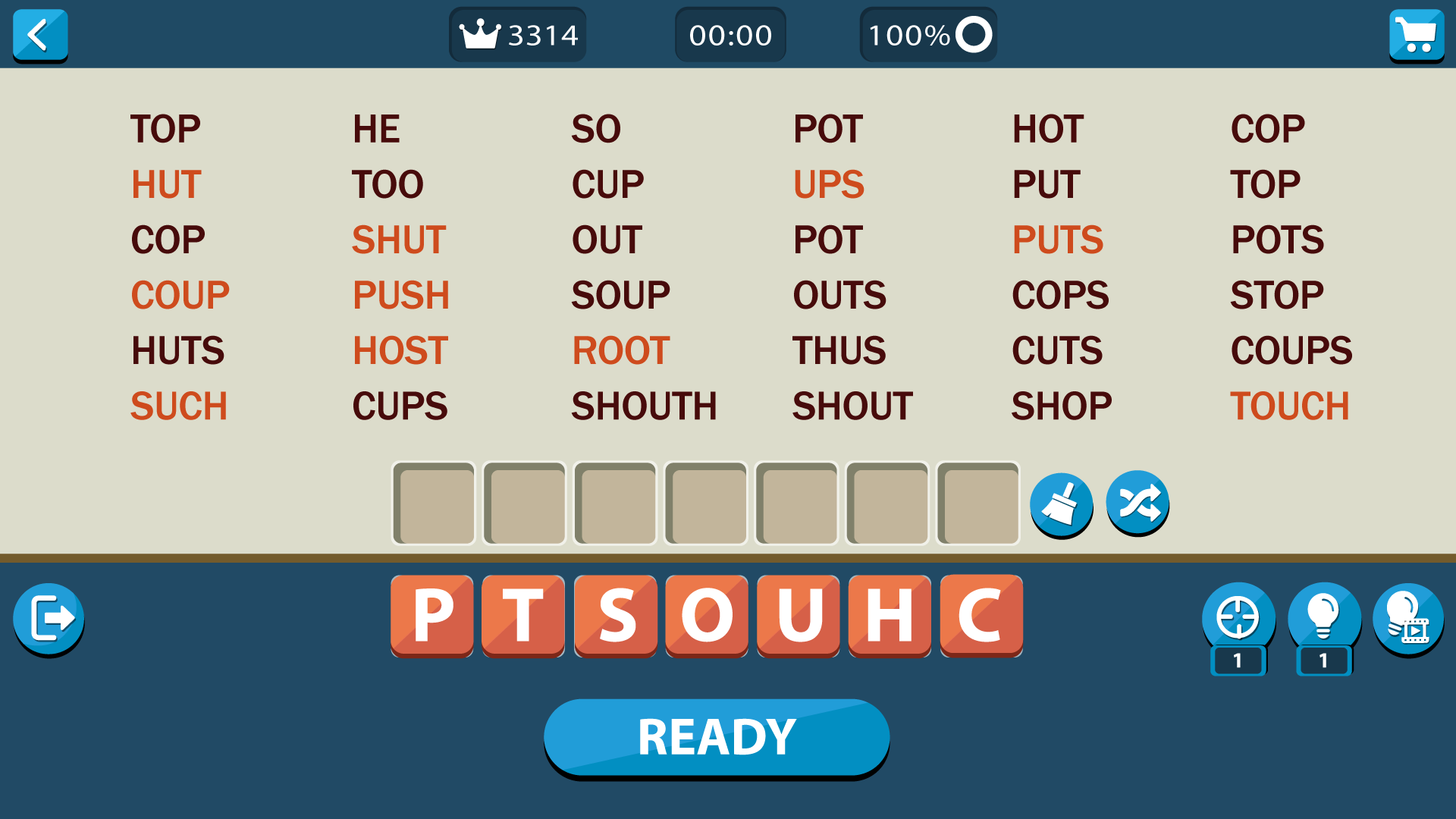Open the word SHOUT in the list

[x=851, y=405]
